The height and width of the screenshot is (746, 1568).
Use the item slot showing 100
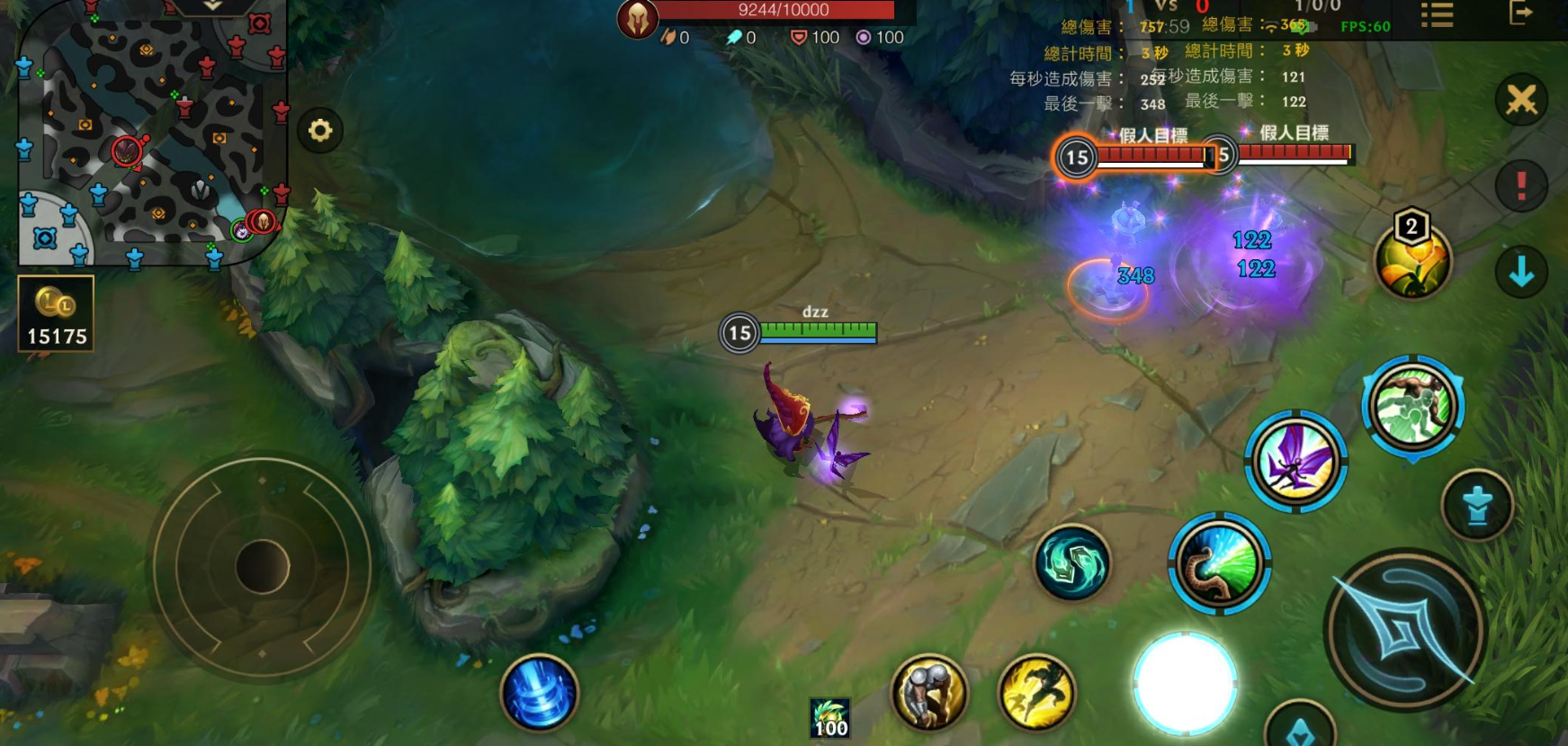829,718
